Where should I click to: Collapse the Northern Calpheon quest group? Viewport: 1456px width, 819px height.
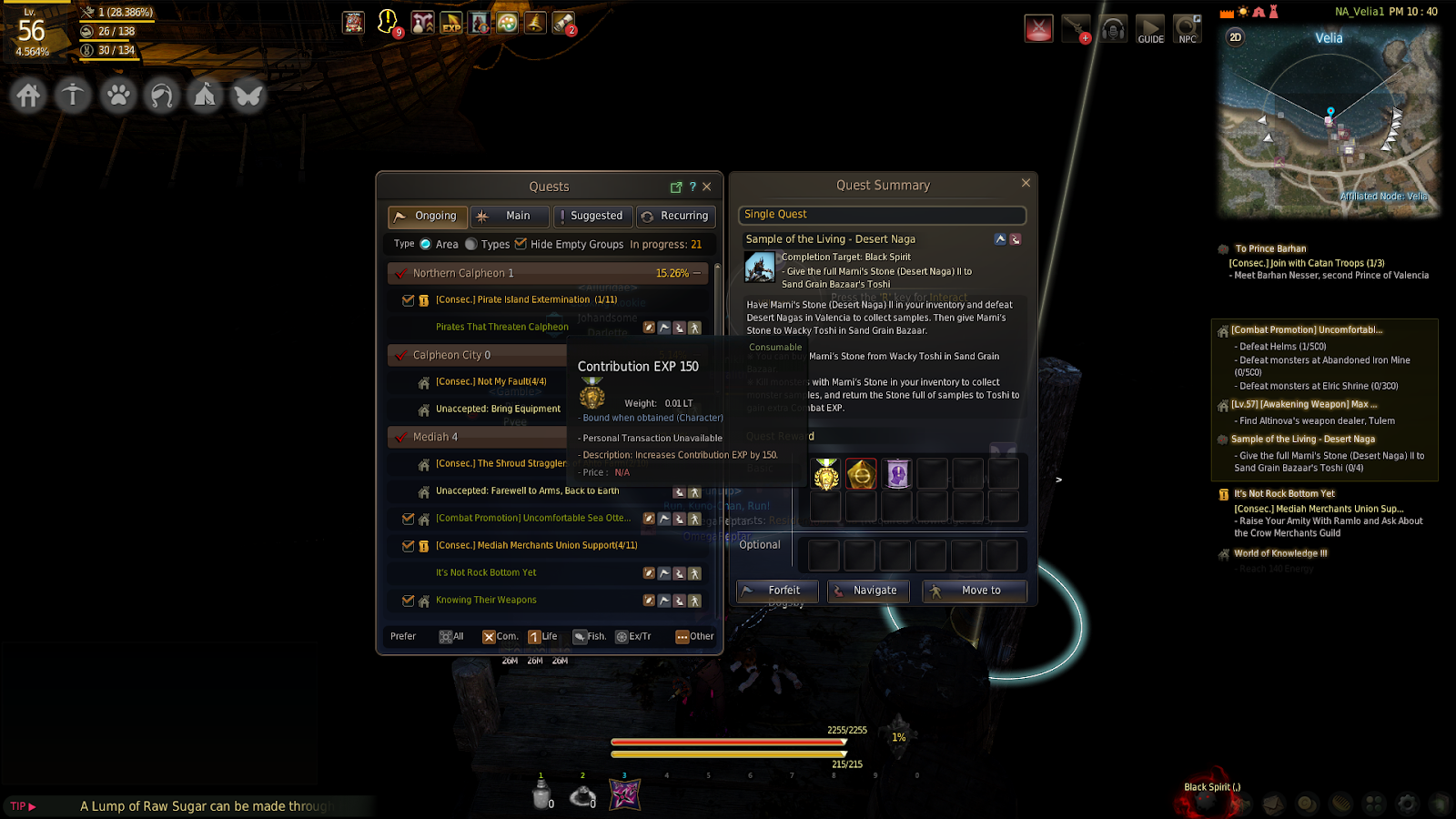click(697, 273)
